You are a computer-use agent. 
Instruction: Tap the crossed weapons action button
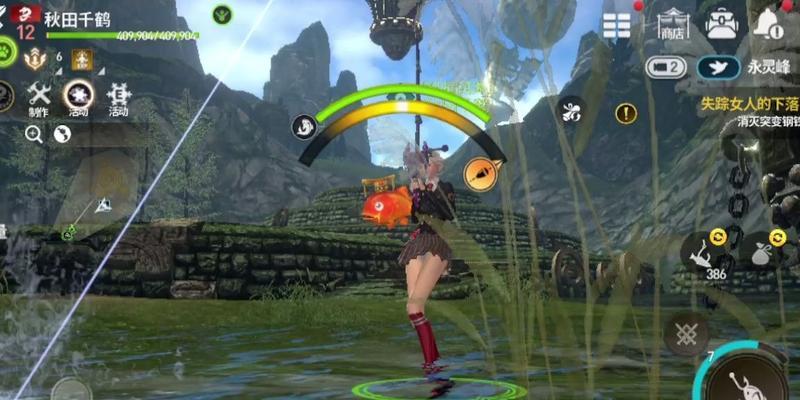point(686,333)
